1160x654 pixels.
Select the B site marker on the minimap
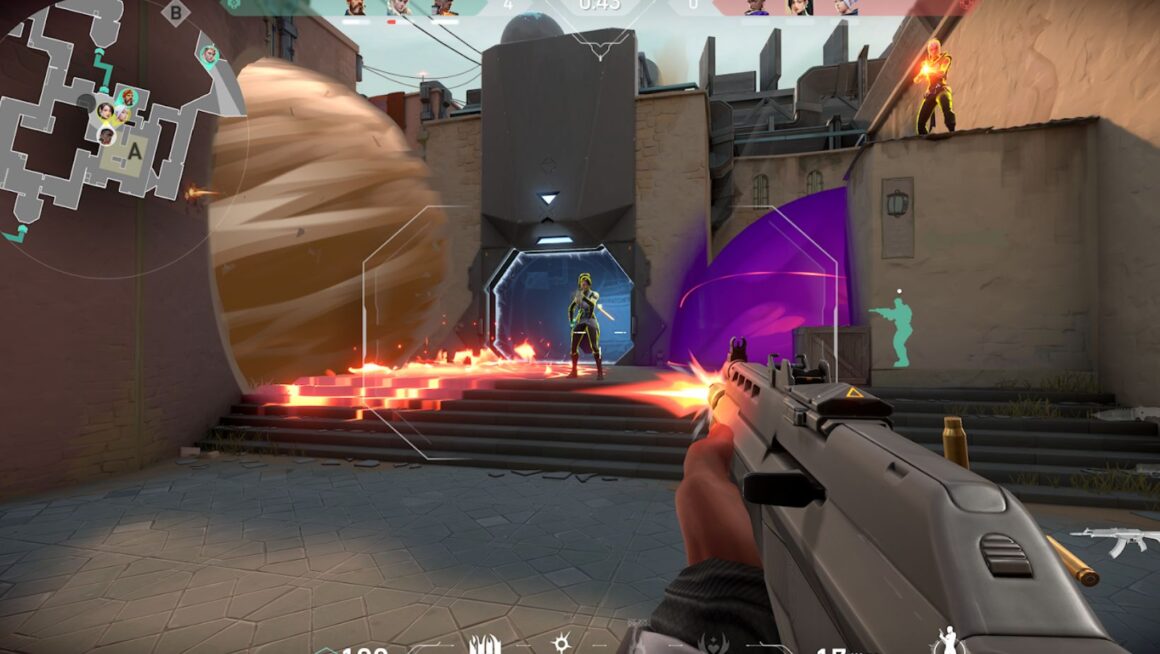[x=176, y=13]
